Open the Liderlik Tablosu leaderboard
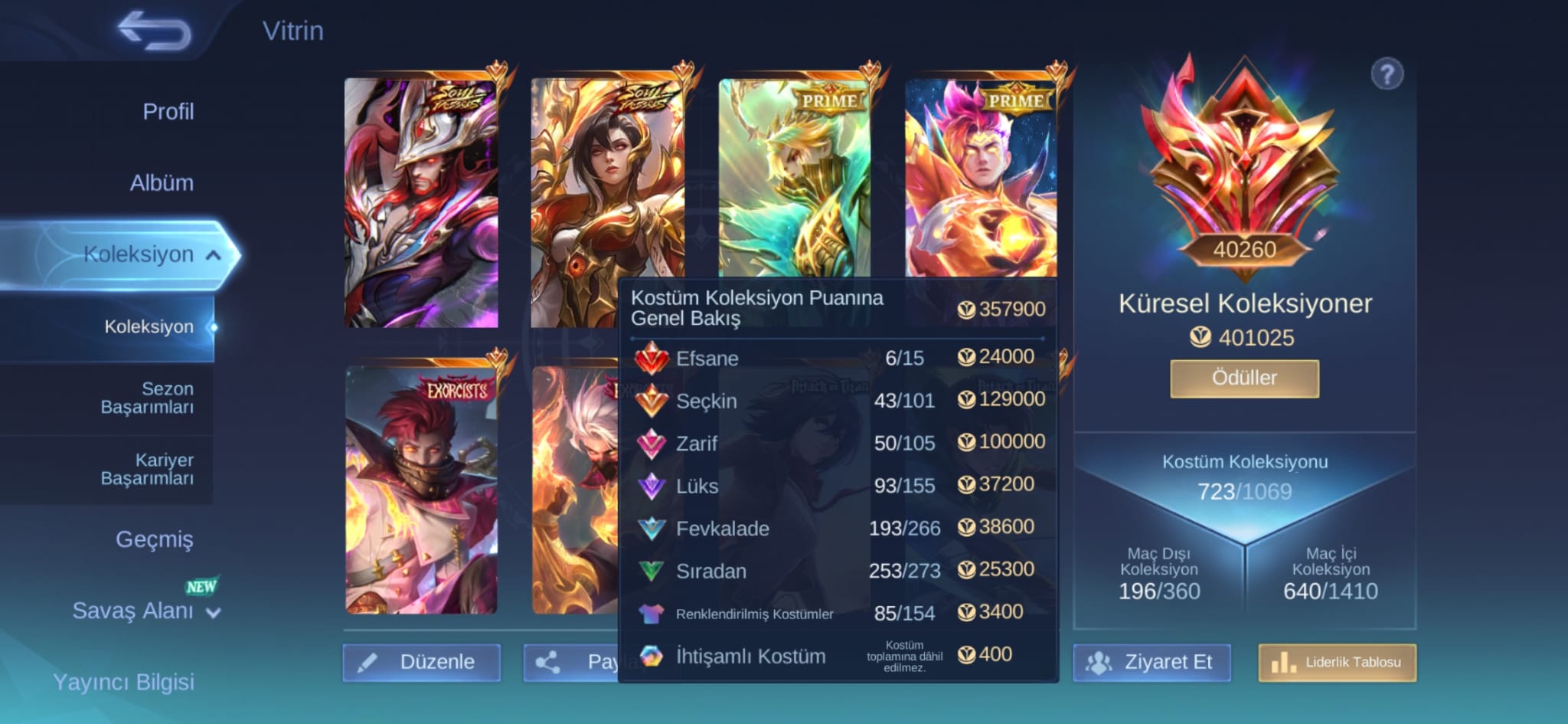Image resolution: width=1568 pixels, height=724 pixels. click(1338, 662)
